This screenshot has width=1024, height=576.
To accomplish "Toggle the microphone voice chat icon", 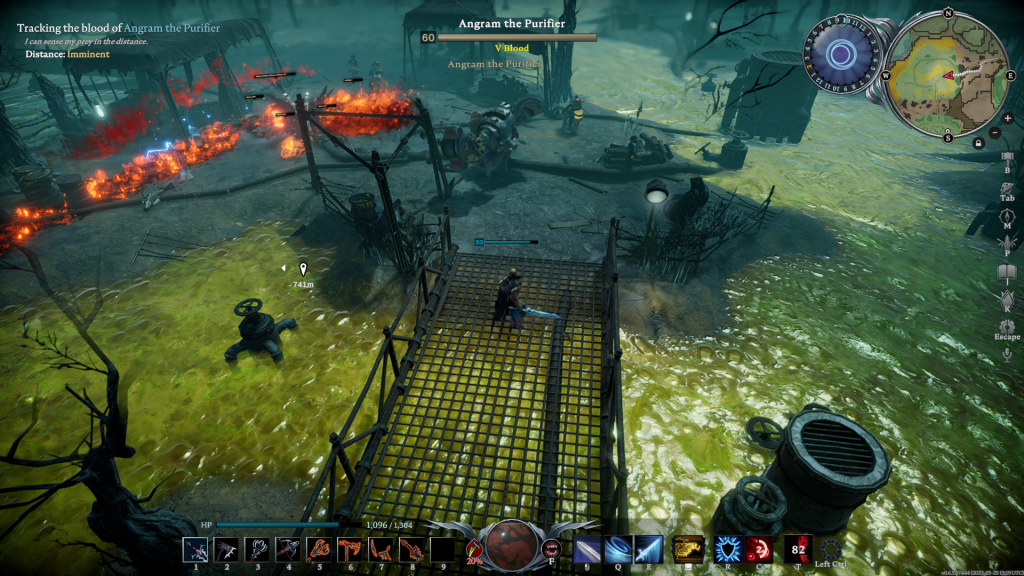I will 1007,354.
